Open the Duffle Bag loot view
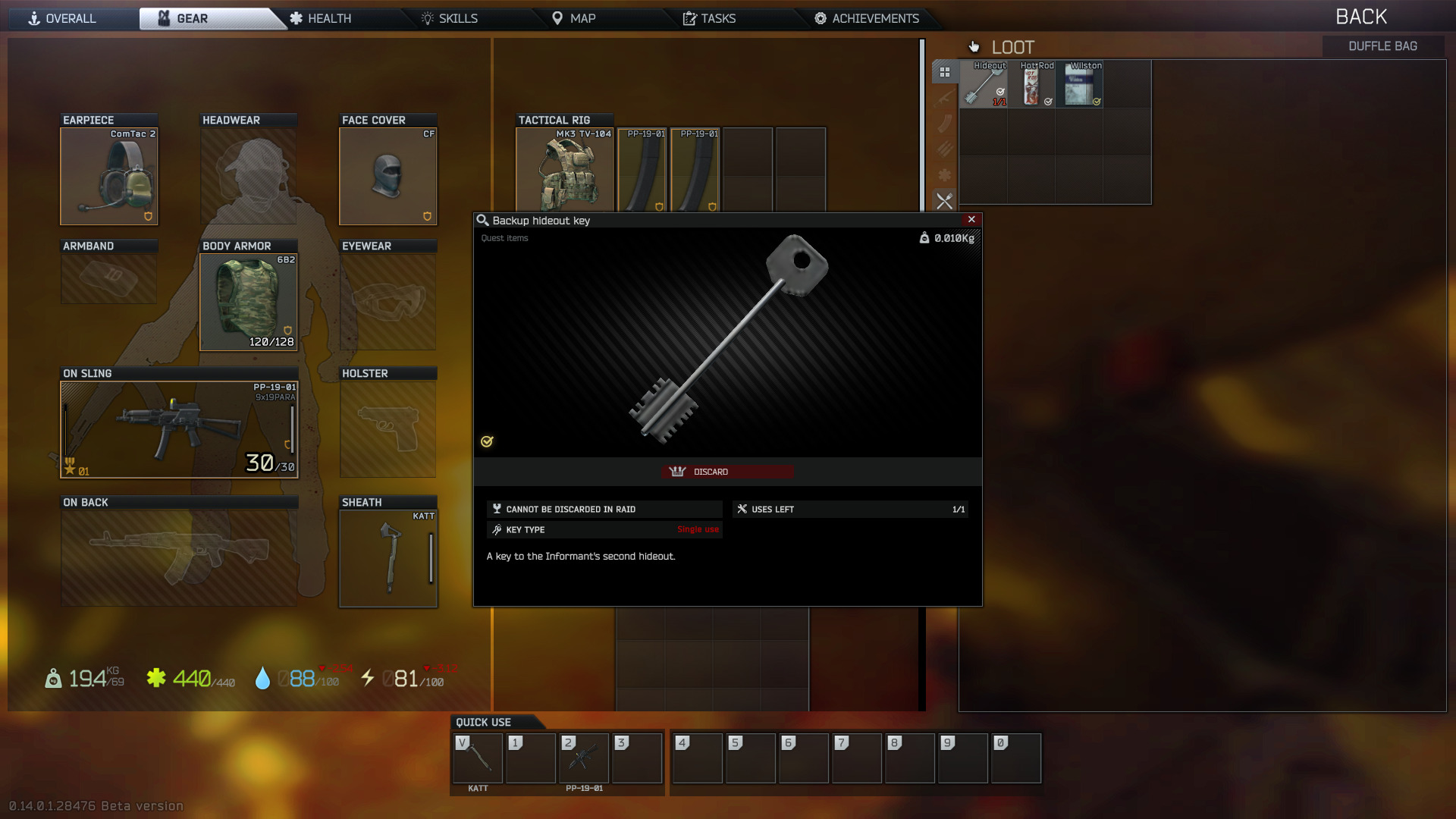 click(1382, 45)
